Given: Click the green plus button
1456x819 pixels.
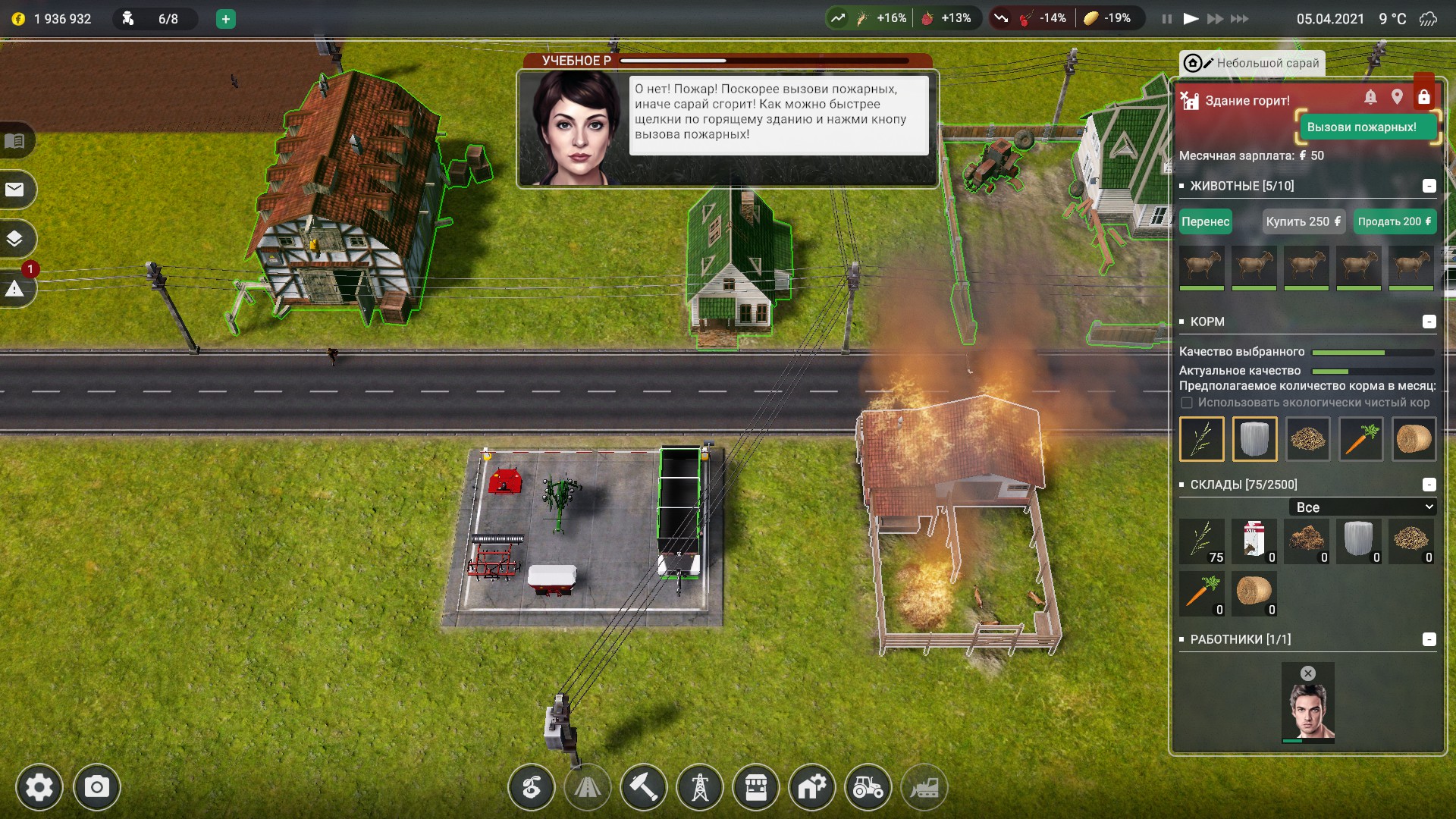Looking at the screenshot, I should pyautogui.click(x=225, y=19).
